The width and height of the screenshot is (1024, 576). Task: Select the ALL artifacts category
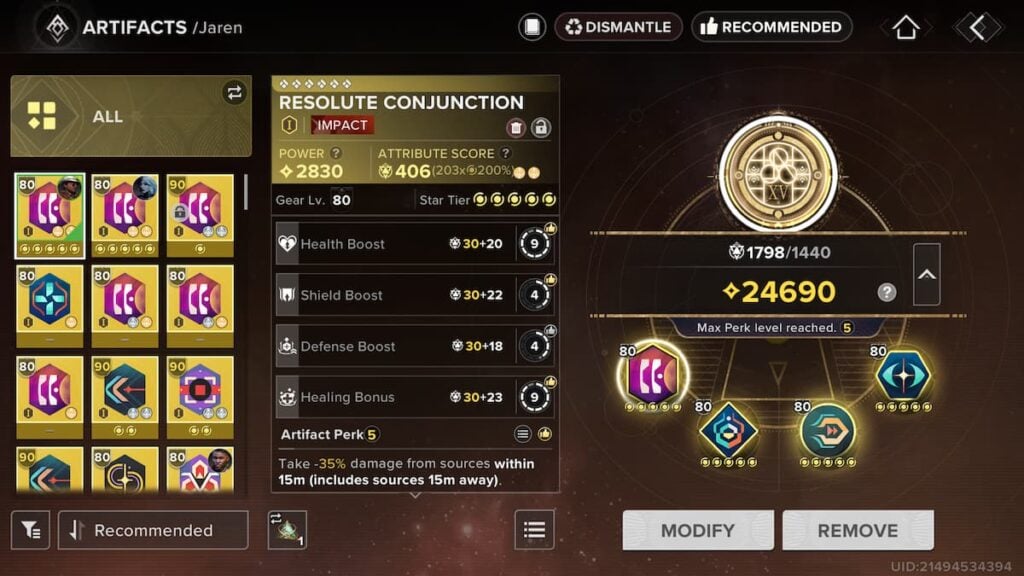pos(131,116)
